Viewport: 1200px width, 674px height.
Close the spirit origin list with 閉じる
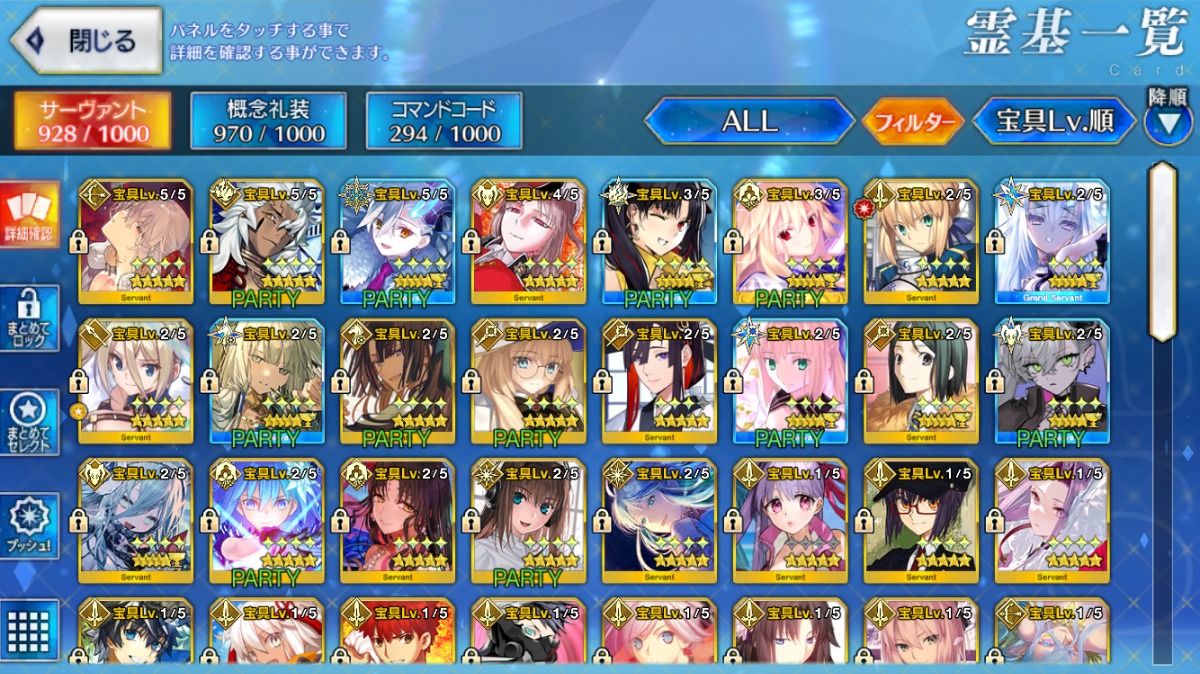tap(86, 41)
